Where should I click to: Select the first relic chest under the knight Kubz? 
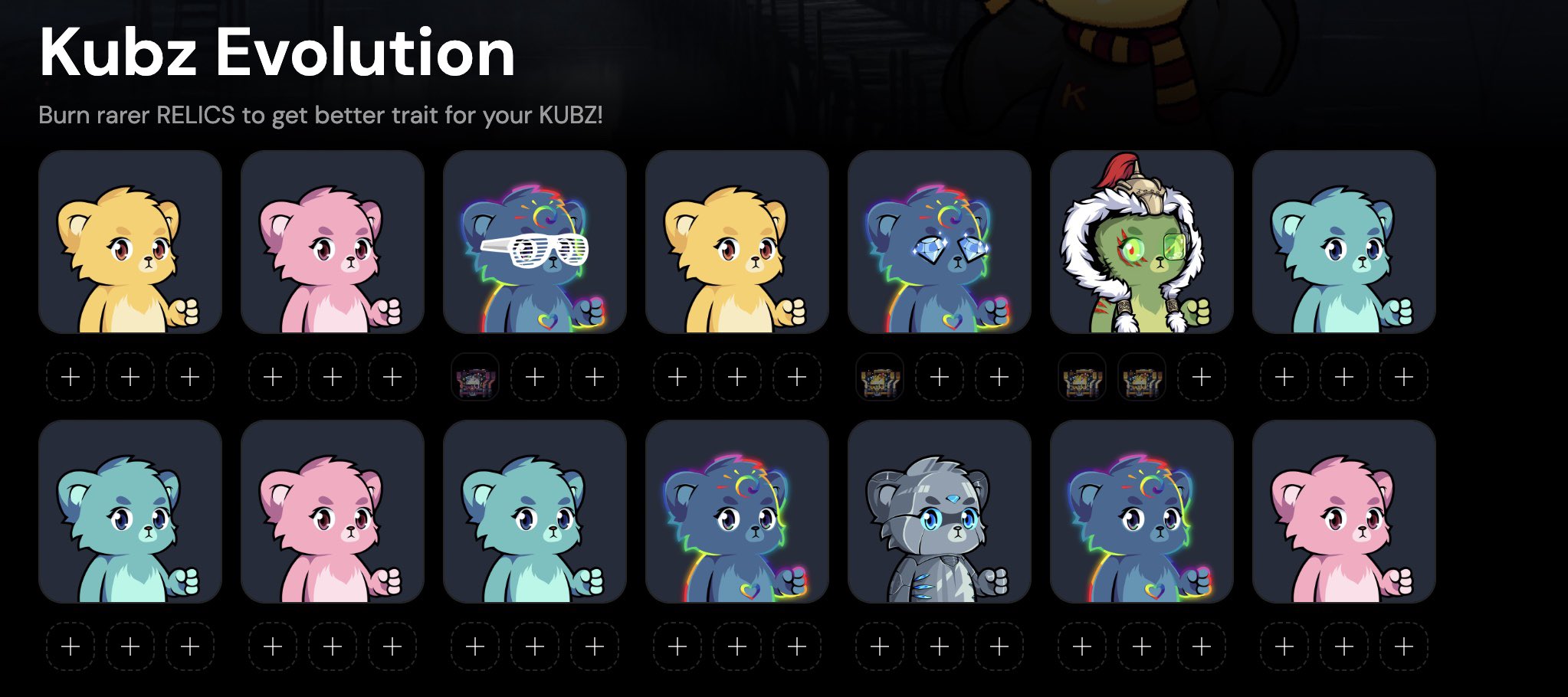tap(1081, 377)
